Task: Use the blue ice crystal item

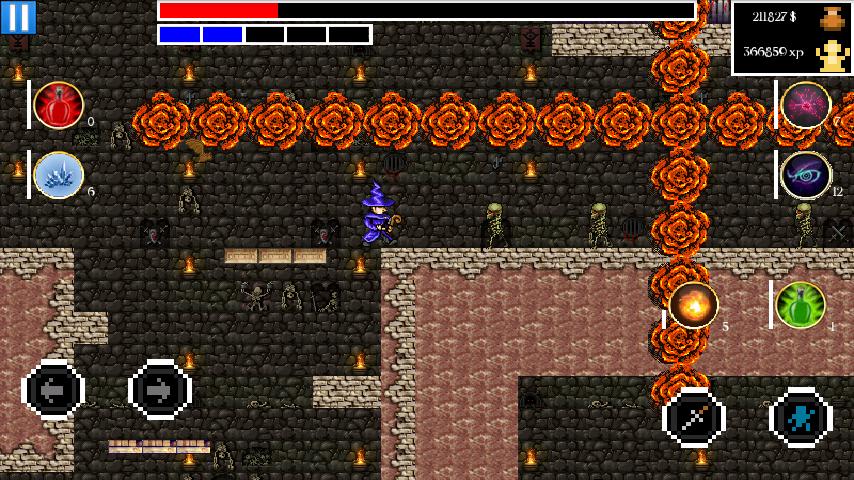Action: (x=59, y=175)
